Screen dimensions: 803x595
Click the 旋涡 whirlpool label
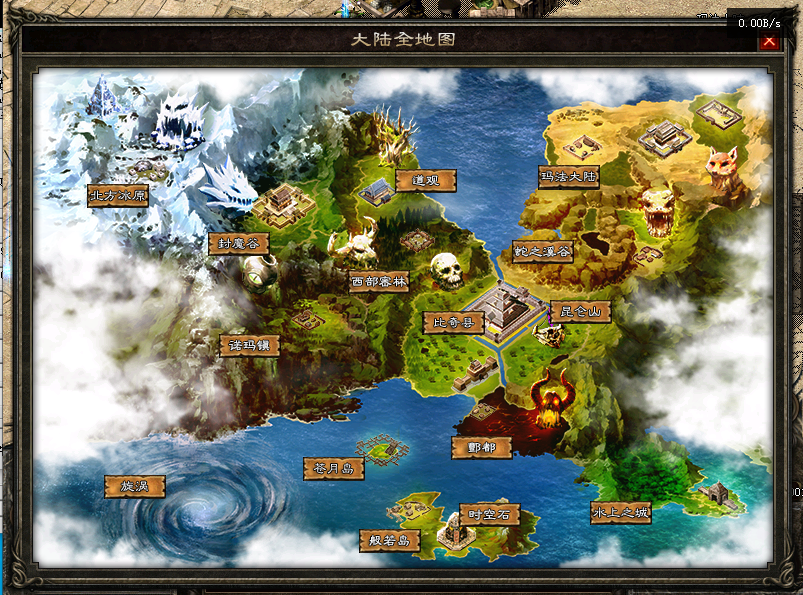[x=134, y=487]
